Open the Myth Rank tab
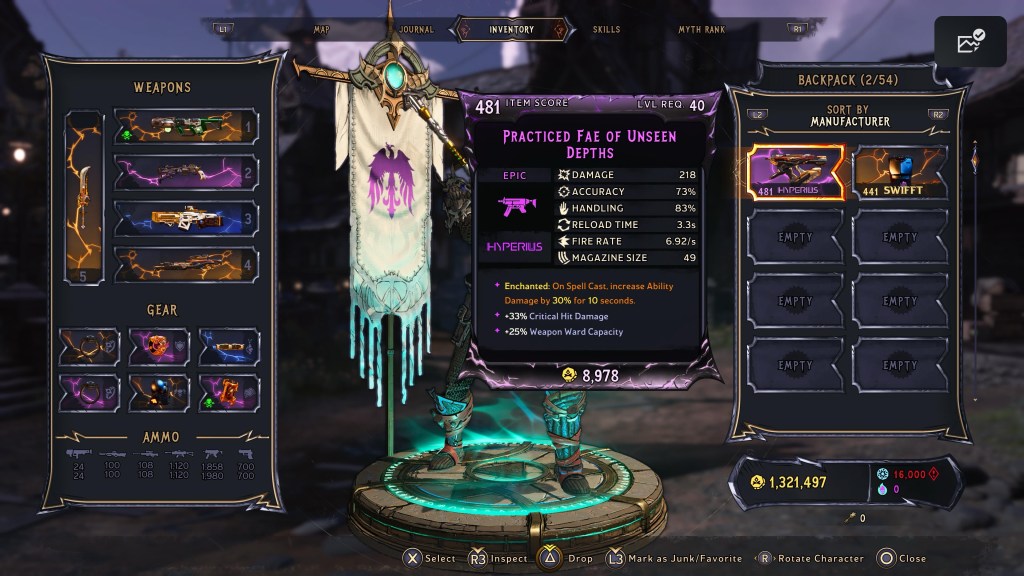Screen dimensions: 1024x576 coord(701,30)
